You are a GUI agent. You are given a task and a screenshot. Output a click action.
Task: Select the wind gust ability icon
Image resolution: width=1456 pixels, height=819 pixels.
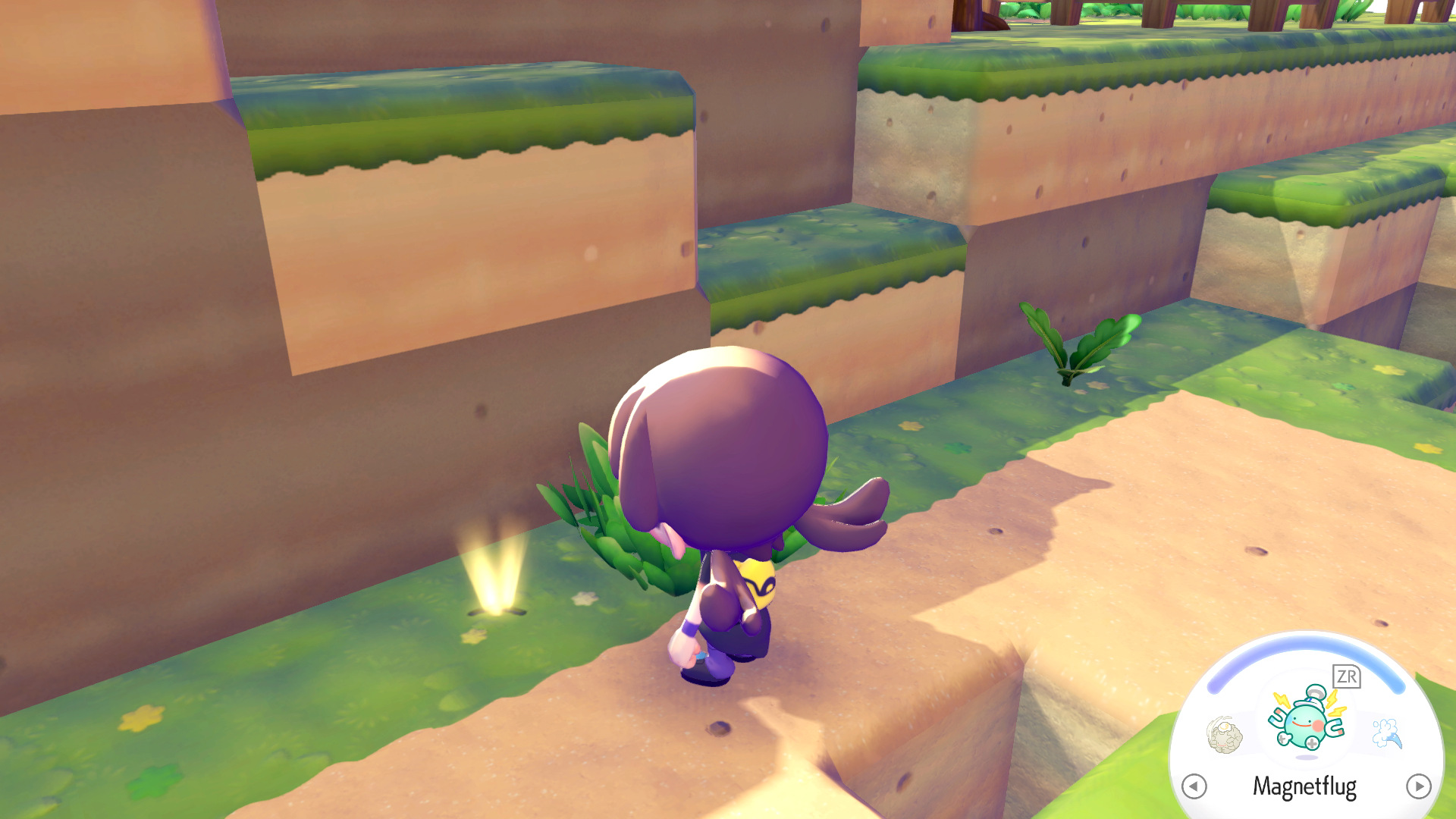1386,731
